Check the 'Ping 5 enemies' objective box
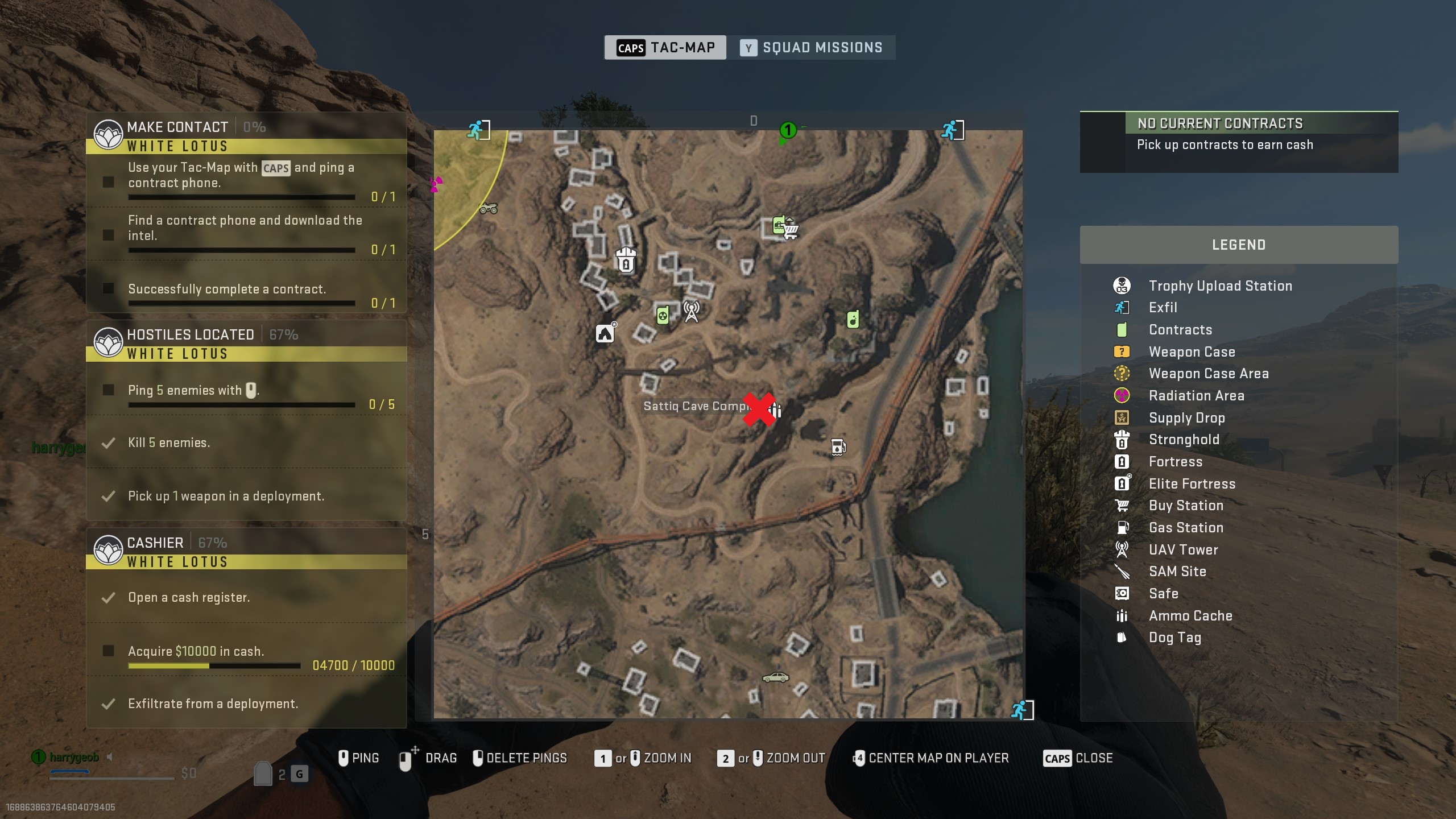This screenshot has height=819, width=1456. [108, 390]
